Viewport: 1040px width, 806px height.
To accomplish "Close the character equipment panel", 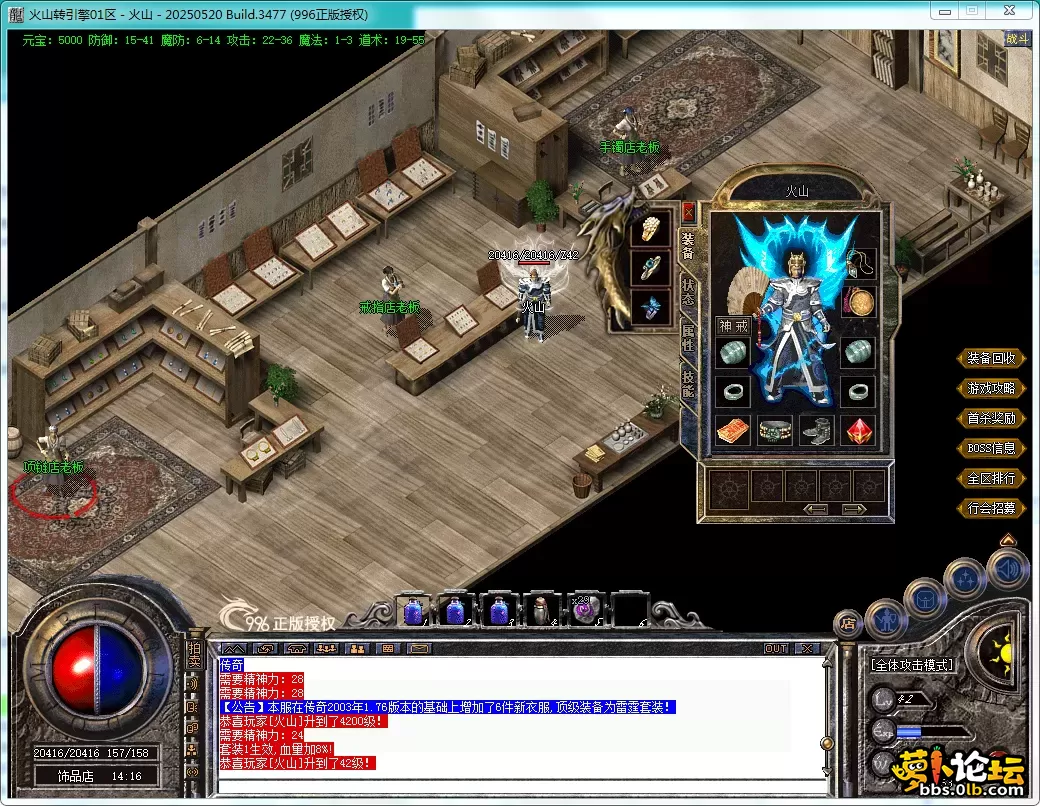I will [x=688, y=212].
